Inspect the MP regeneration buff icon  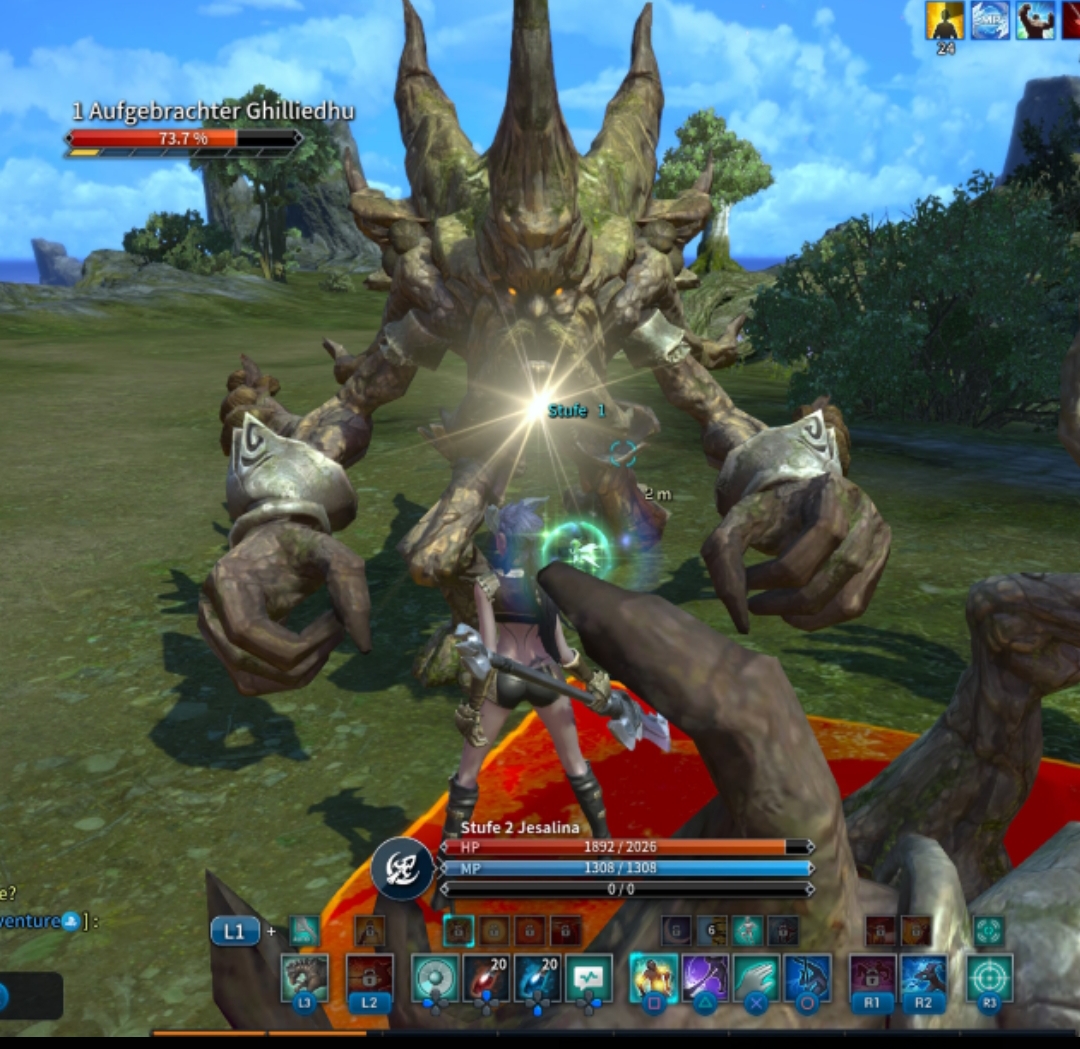tap(990, 19)
